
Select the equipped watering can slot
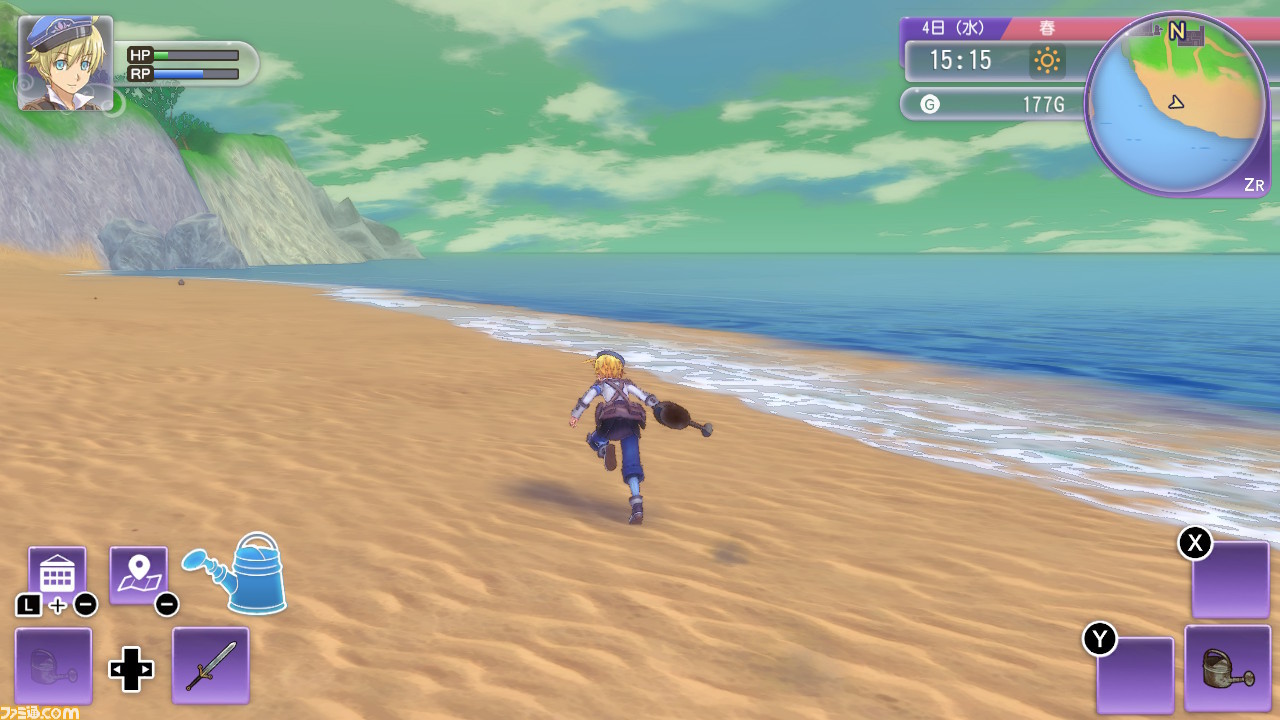click(1226, 668)
